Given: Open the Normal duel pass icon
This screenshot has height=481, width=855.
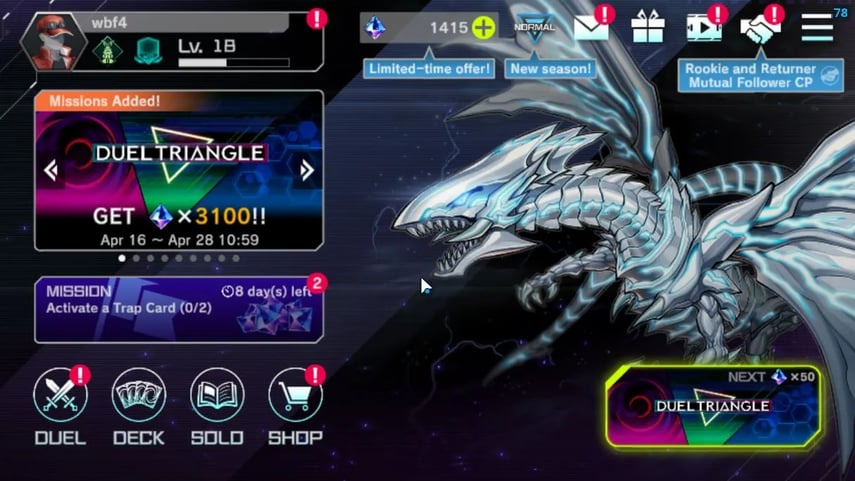Looking at the screenshot, I should pos(534,28).
